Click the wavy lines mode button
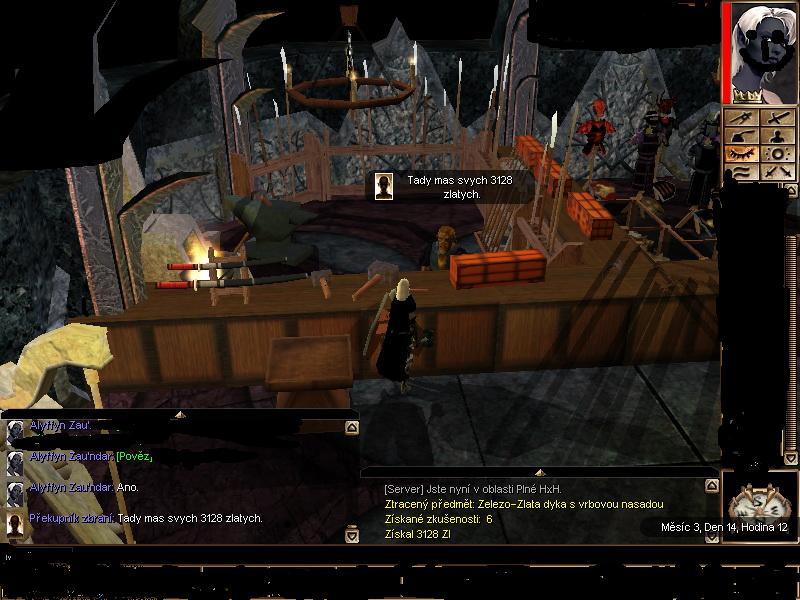Viewport: 800px width, 600px height. 743,172
